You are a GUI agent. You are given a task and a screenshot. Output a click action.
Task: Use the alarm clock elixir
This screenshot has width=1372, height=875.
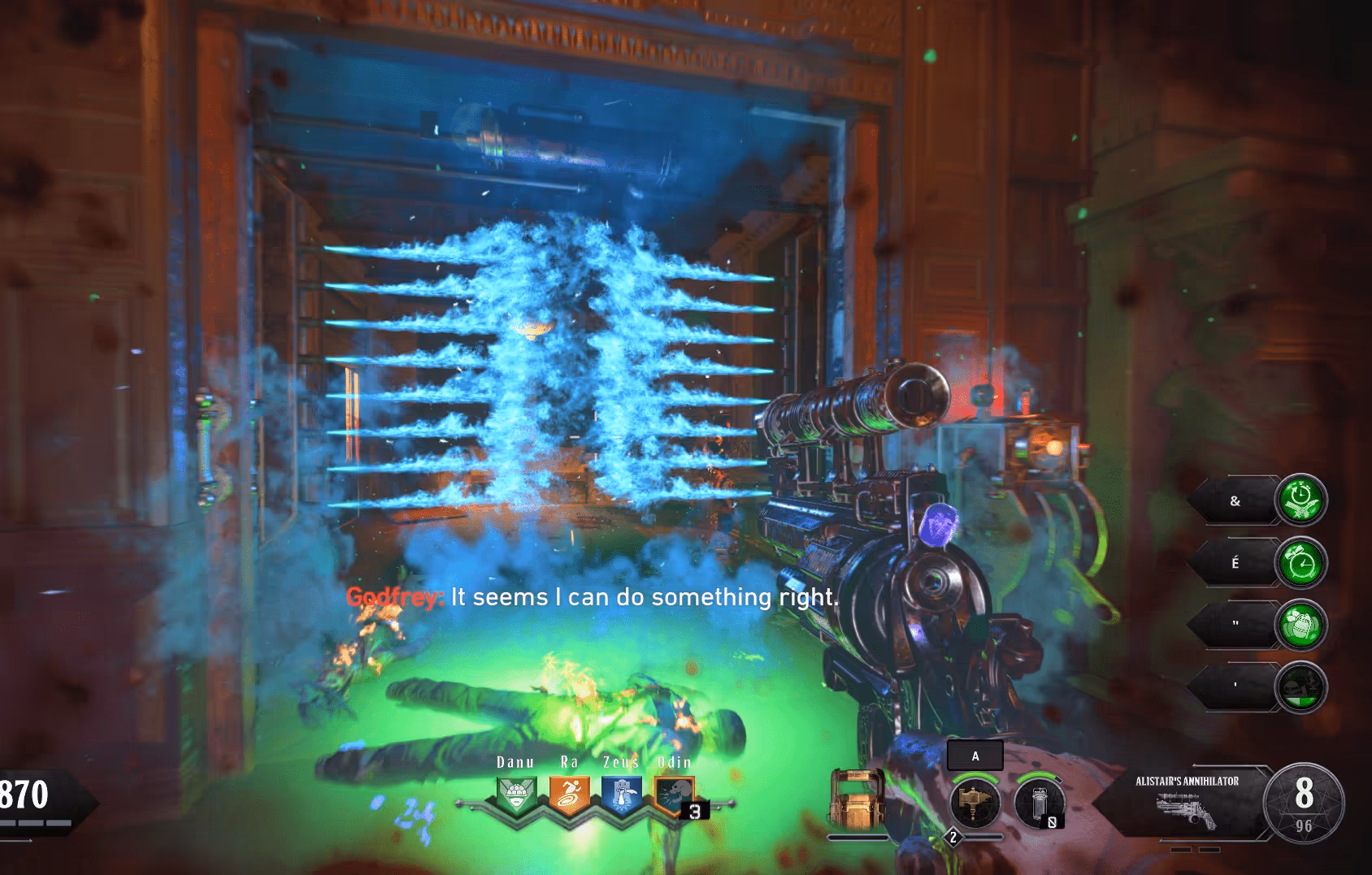1300,562
